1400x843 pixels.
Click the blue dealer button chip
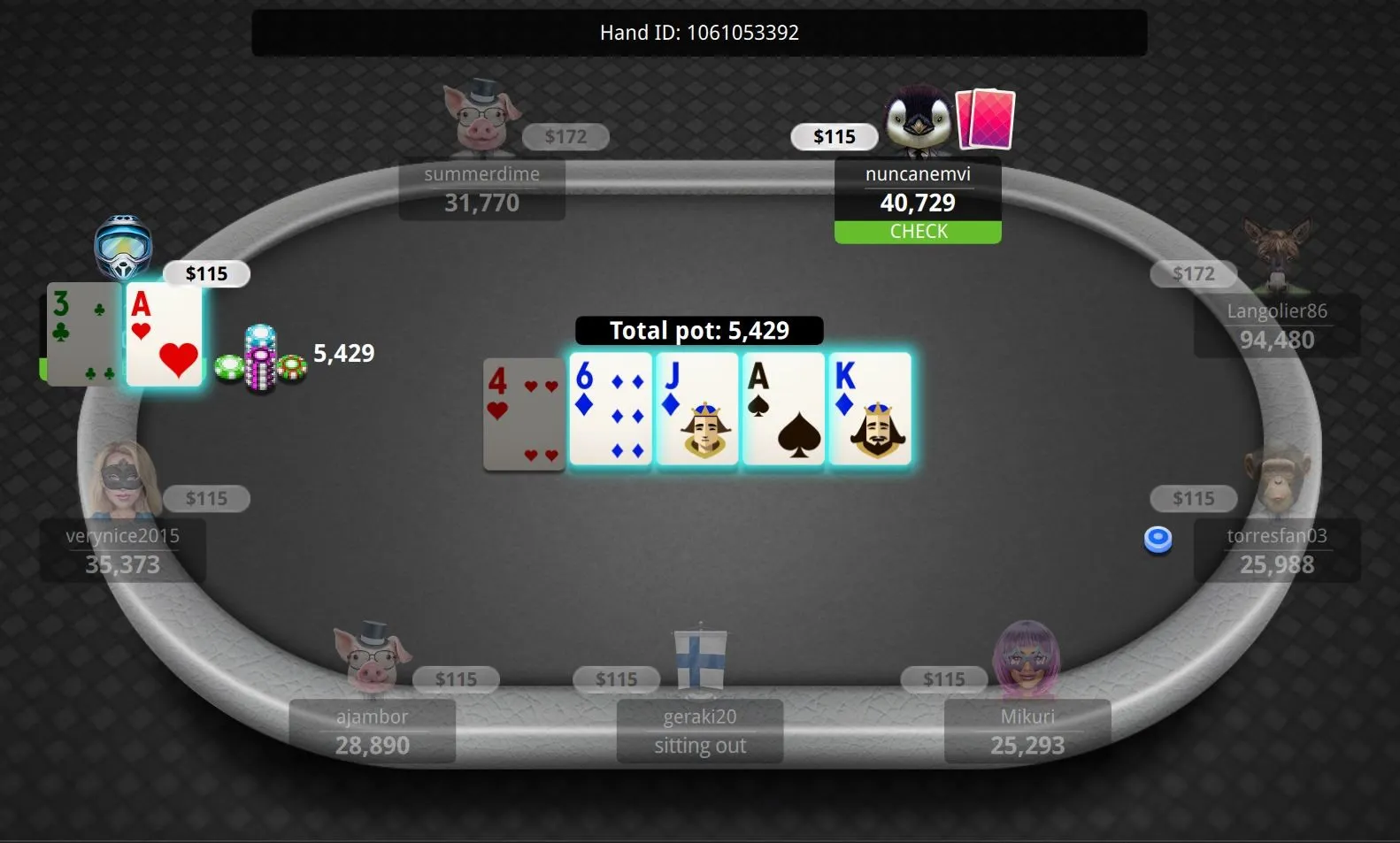click(1158, 539)
